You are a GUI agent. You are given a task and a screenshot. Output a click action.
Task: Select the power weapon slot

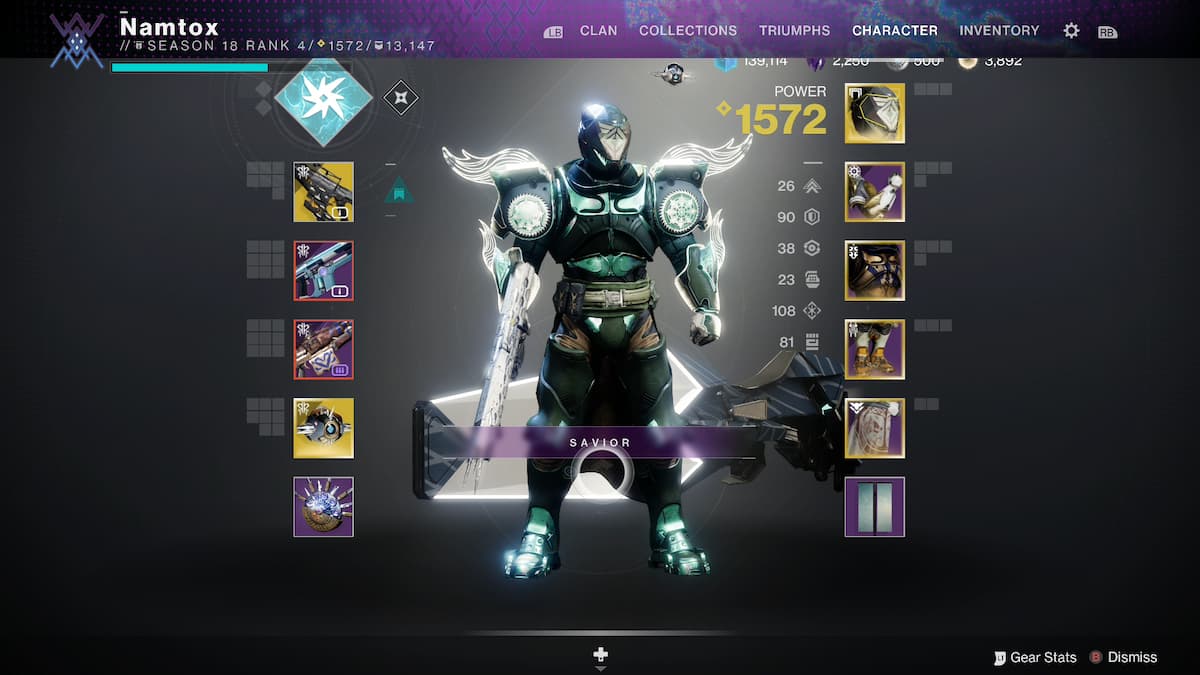click(323, 349)
